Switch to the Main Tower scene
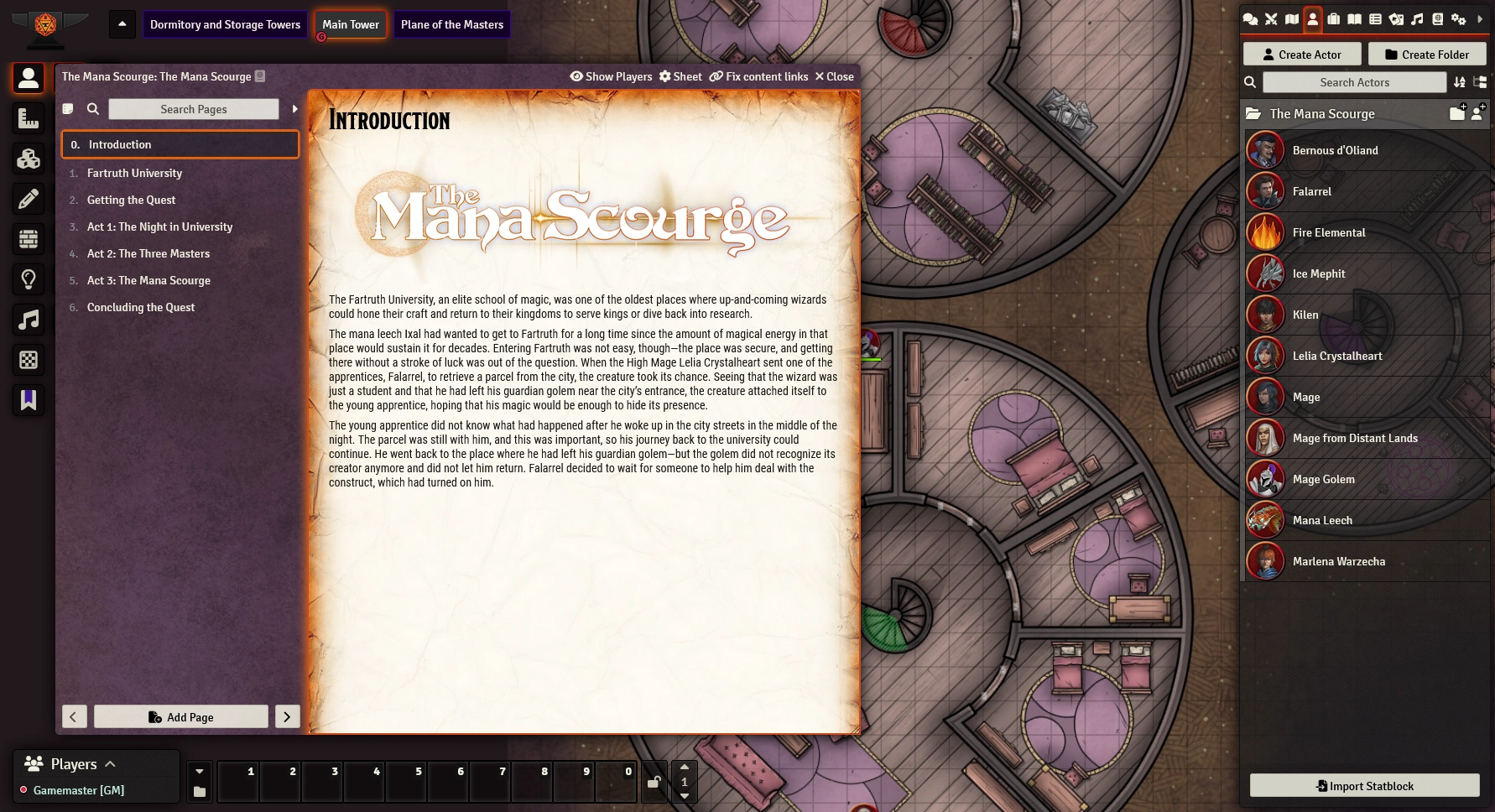The image size is (1495, 812). pos(351,24)
